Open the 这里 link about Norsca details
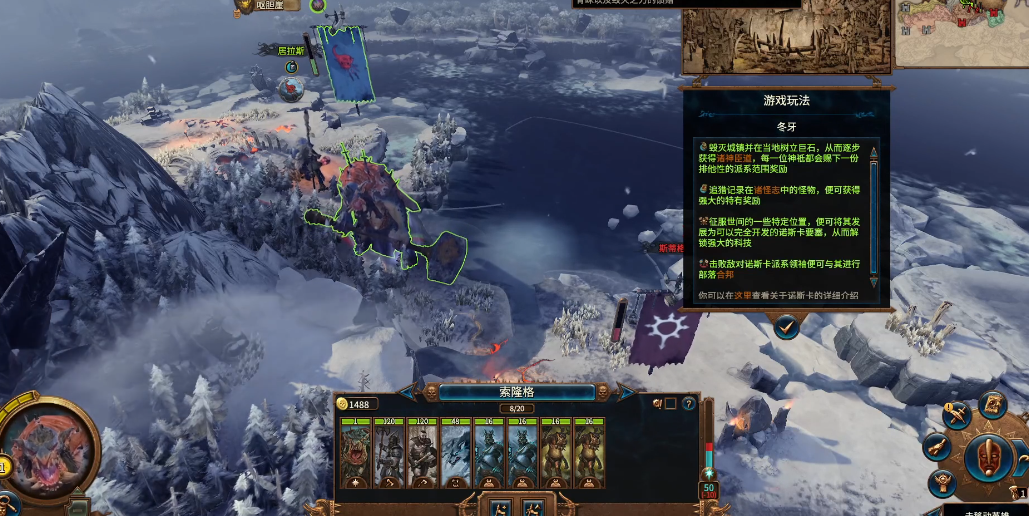Screen dimensions: 1029x516 tap(741, 296)
